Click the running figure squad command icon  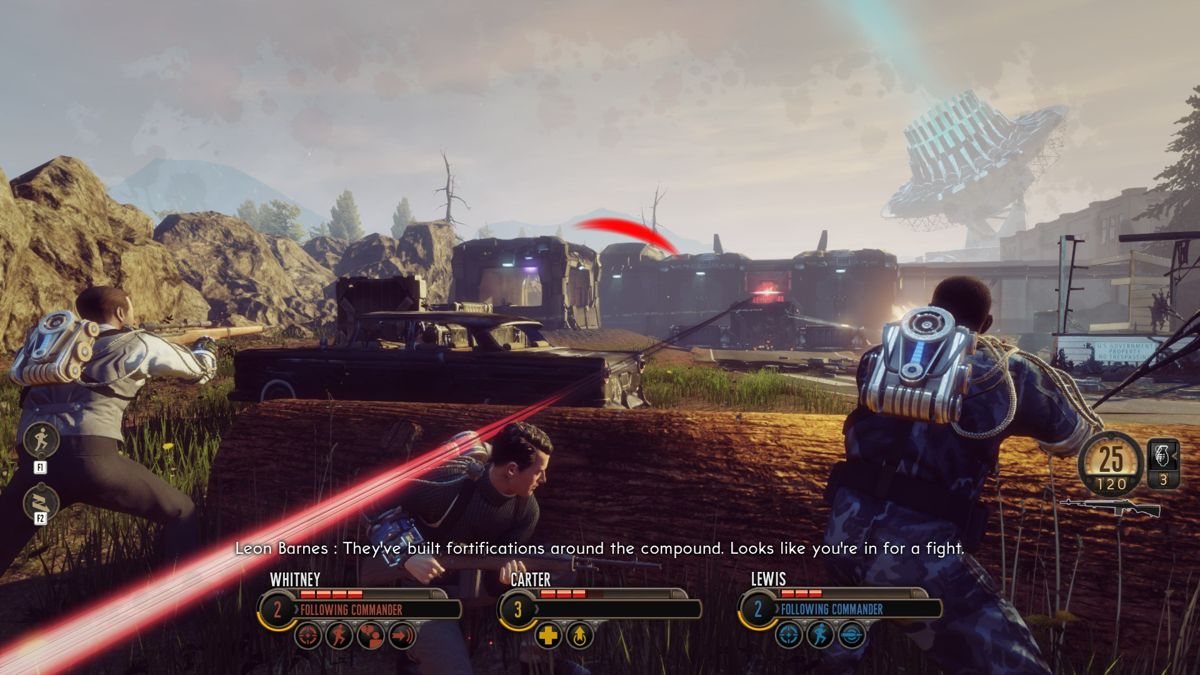pyautogui.click(x=41, y=441)
